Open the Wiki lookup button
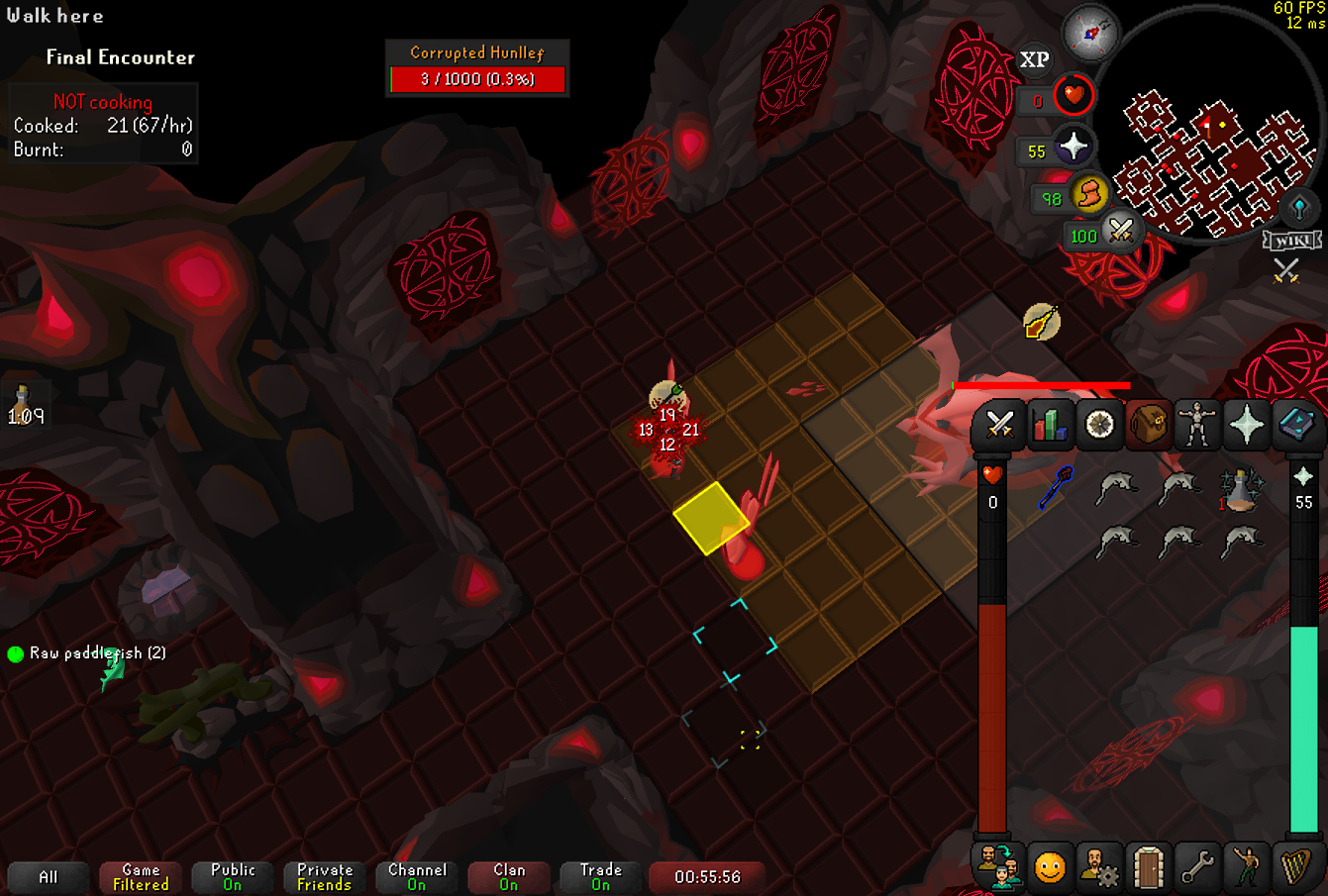1328x896 pixels. pos(1291,241)
